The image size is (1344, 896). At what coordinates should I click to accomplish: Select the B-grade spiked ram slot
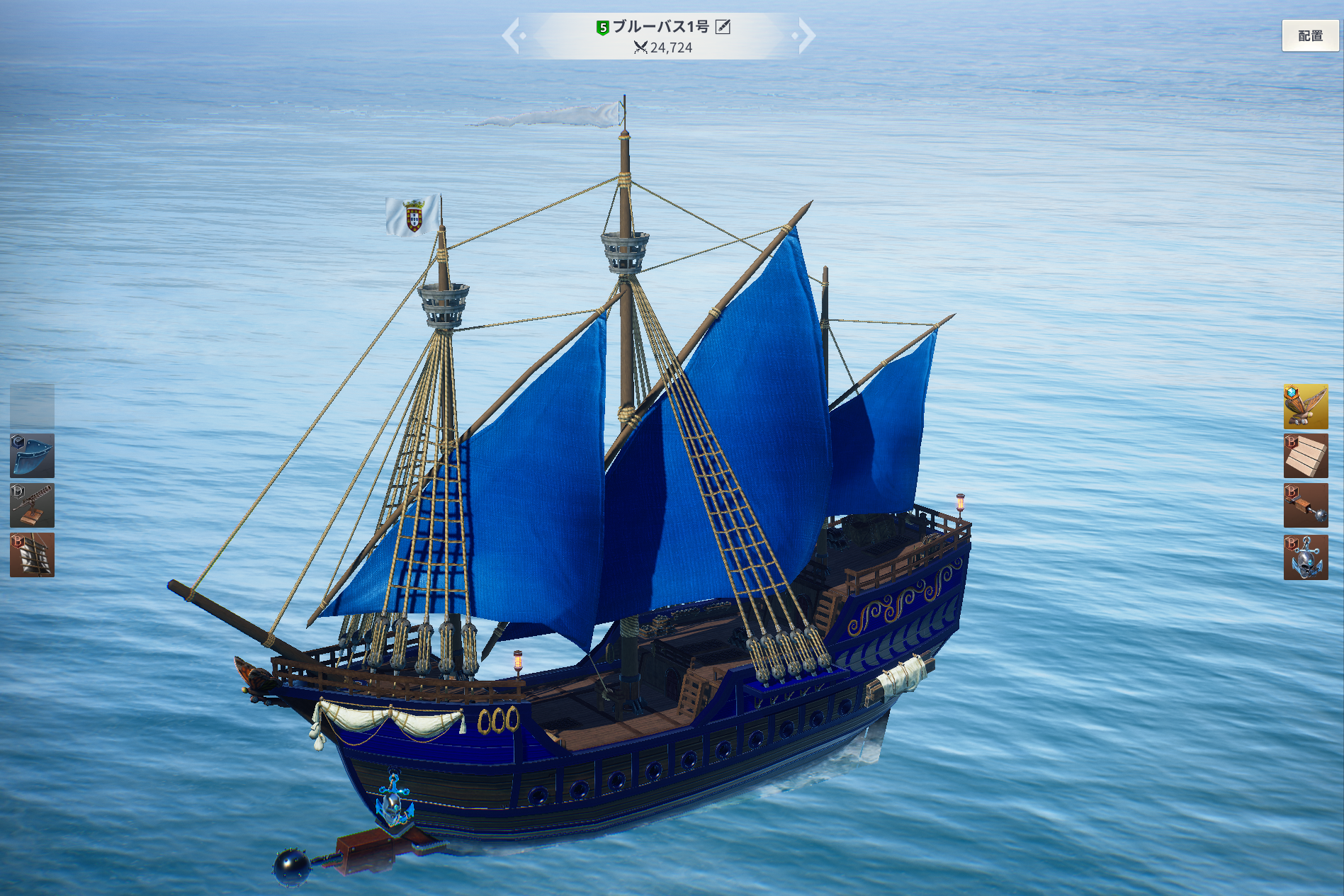coord(1305,506)
